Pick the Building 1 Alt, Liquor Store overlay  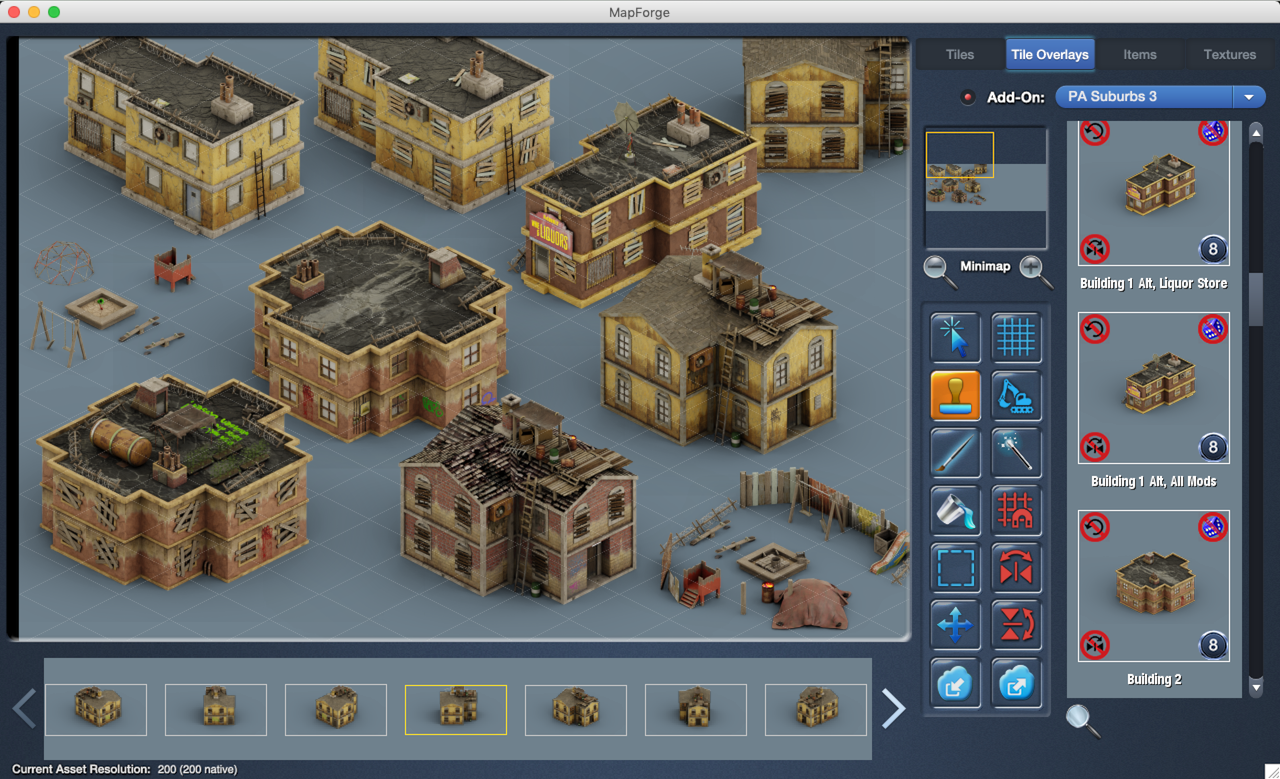pos(1153,194)
